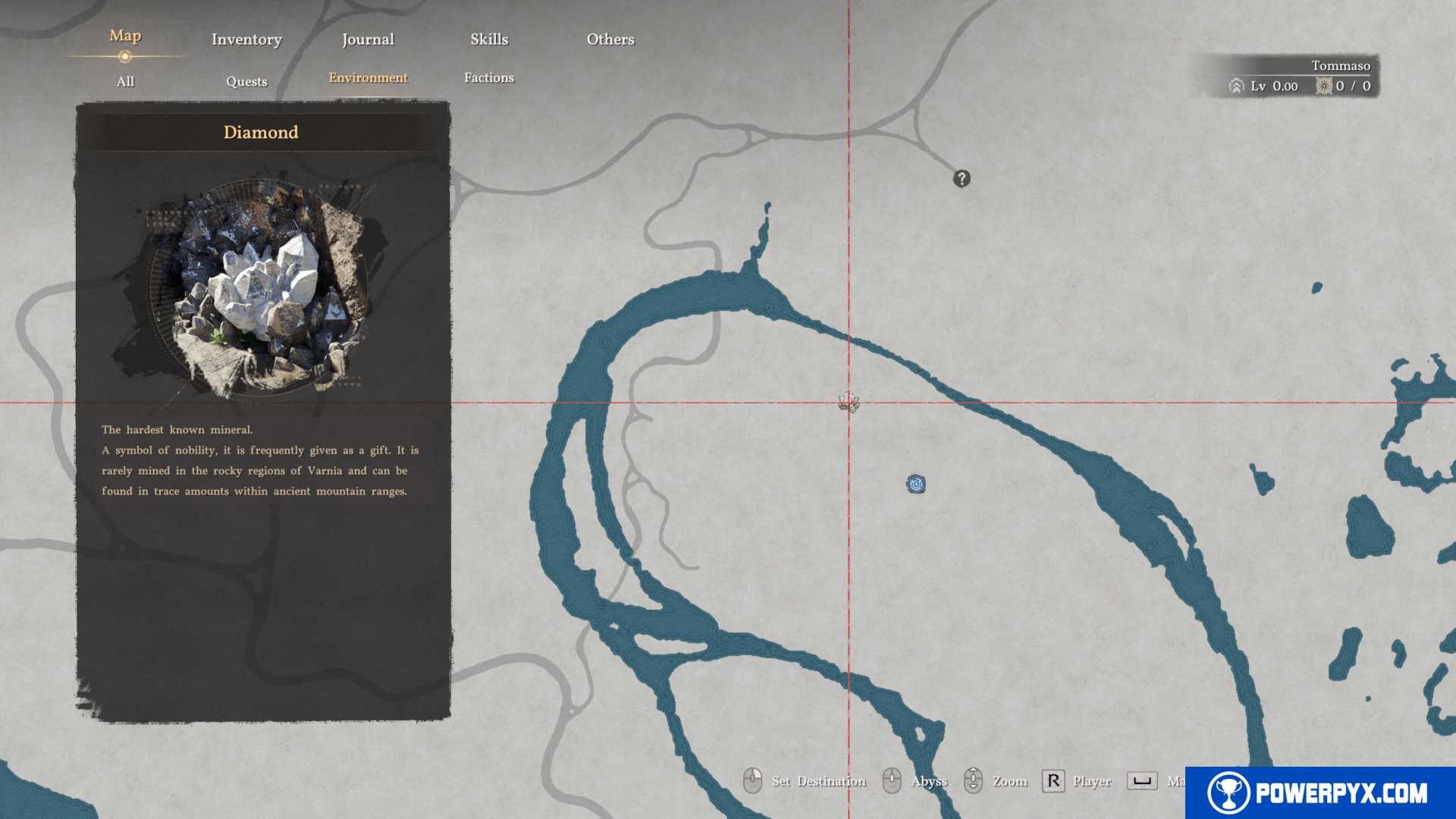This screenshot has height=819, width=1456.
Task: Show All map markers filter
Action: click(125, 82)
